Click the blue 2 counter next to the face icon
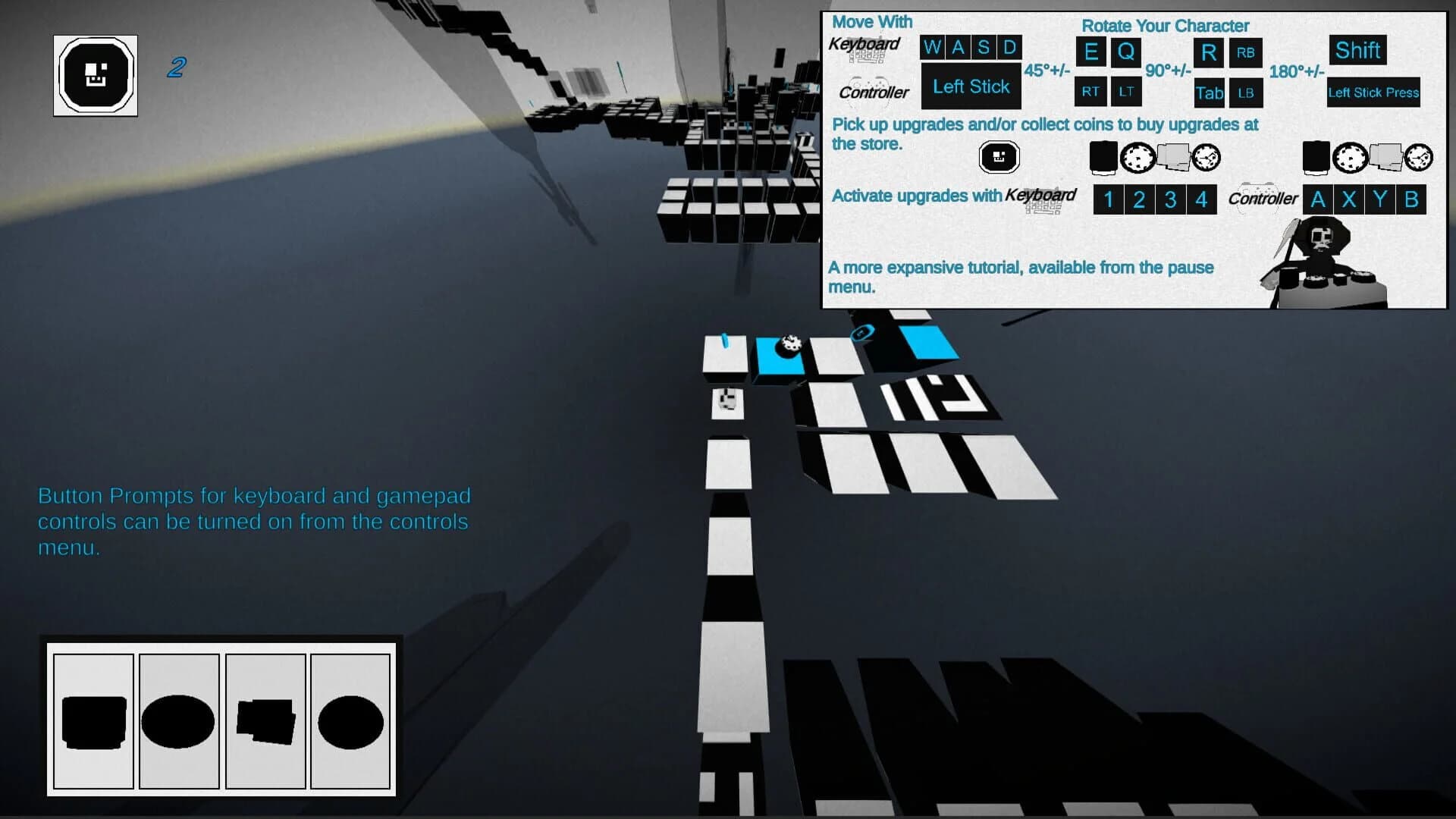 click(177, 68)
